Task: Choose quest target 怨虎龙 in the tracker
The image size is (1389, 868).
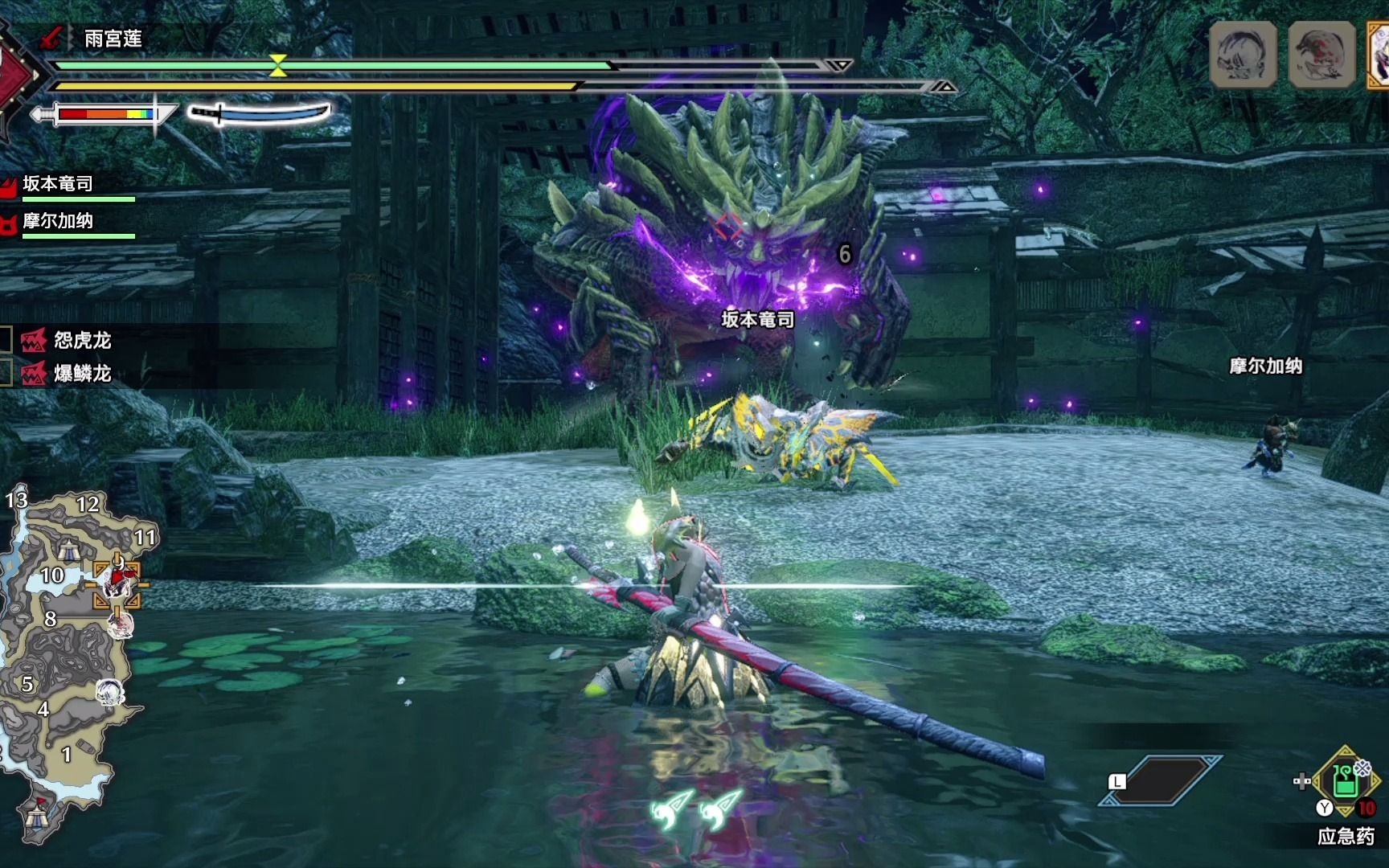Action: 81,341
